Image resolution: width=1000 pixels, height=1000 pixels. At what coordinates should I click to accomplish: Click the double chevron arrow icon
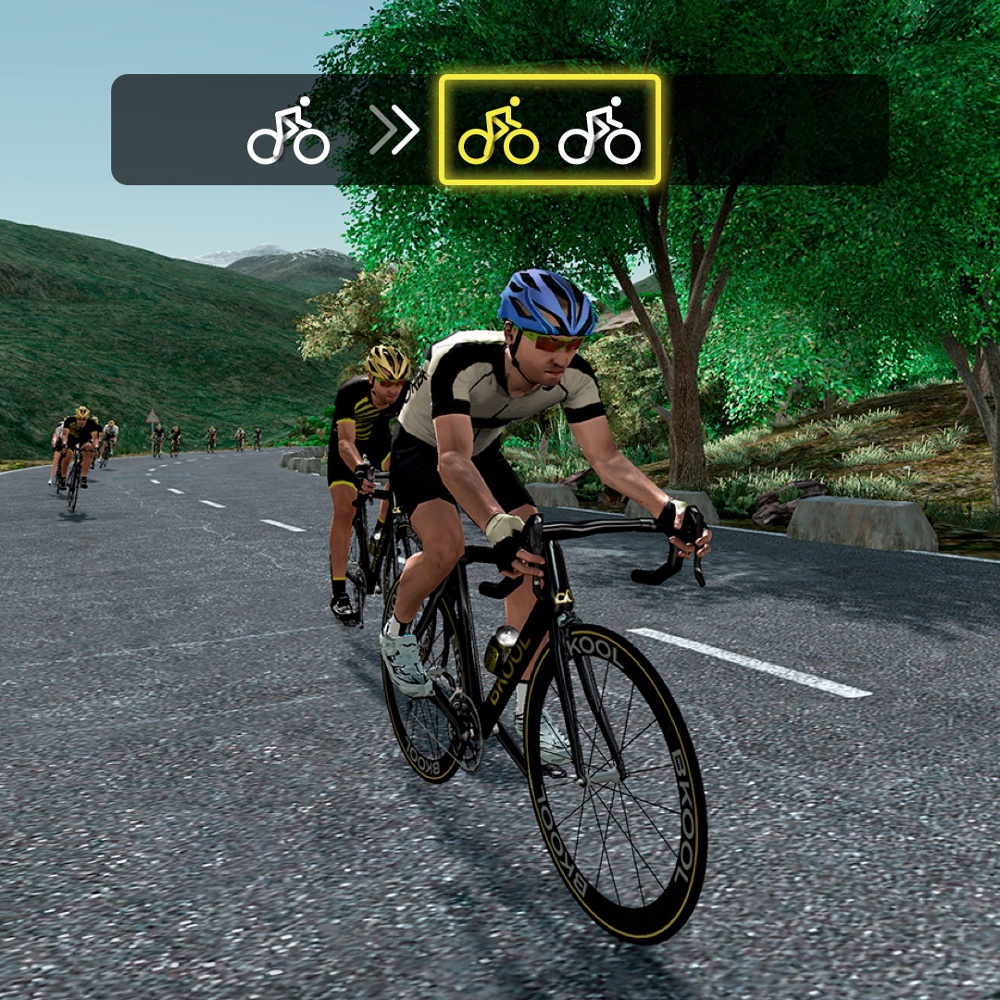point(393,131)
